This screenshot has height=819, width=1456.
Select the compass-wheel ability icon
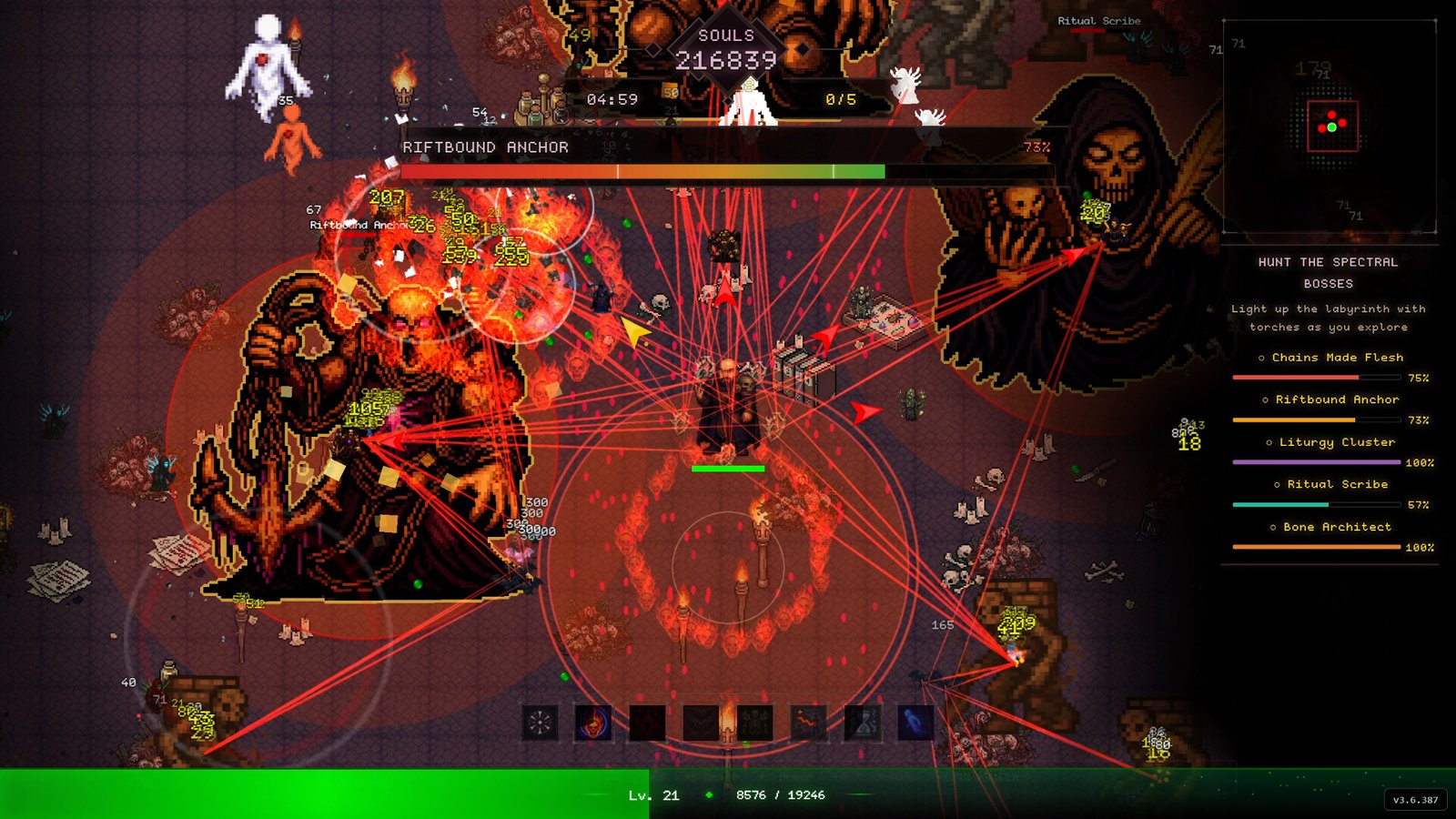[540, 723]
